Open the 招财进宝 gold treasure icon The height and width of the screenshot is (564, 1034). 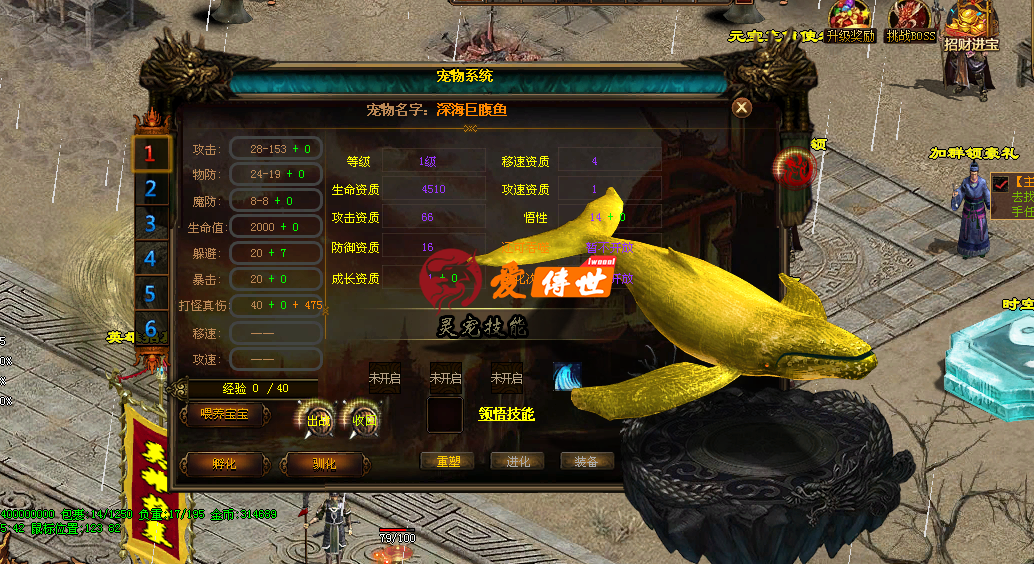coord(971,24)
